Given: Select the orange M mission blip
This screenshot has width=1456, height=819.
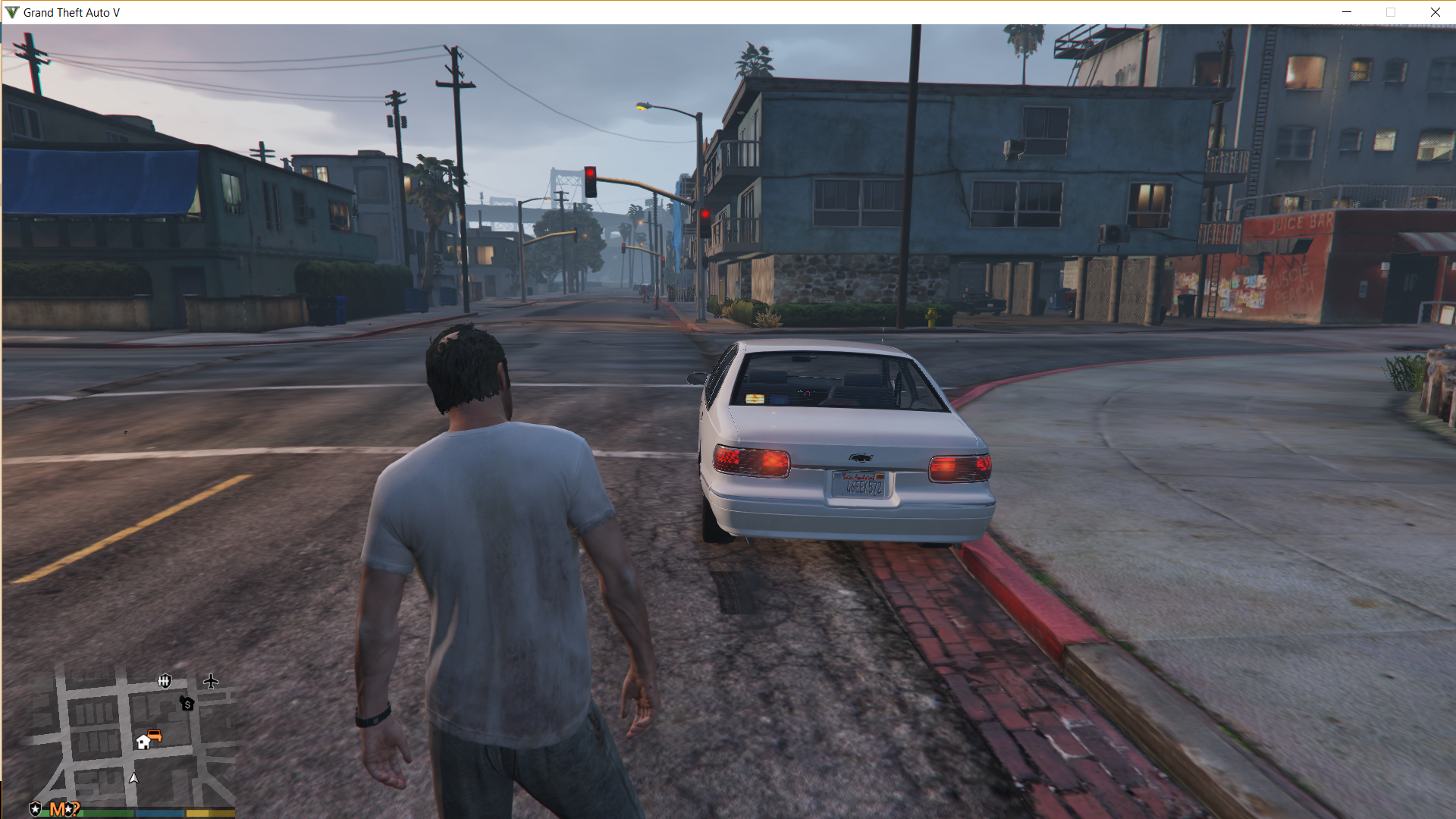Looking at the screenshot, I should (58, 809).
